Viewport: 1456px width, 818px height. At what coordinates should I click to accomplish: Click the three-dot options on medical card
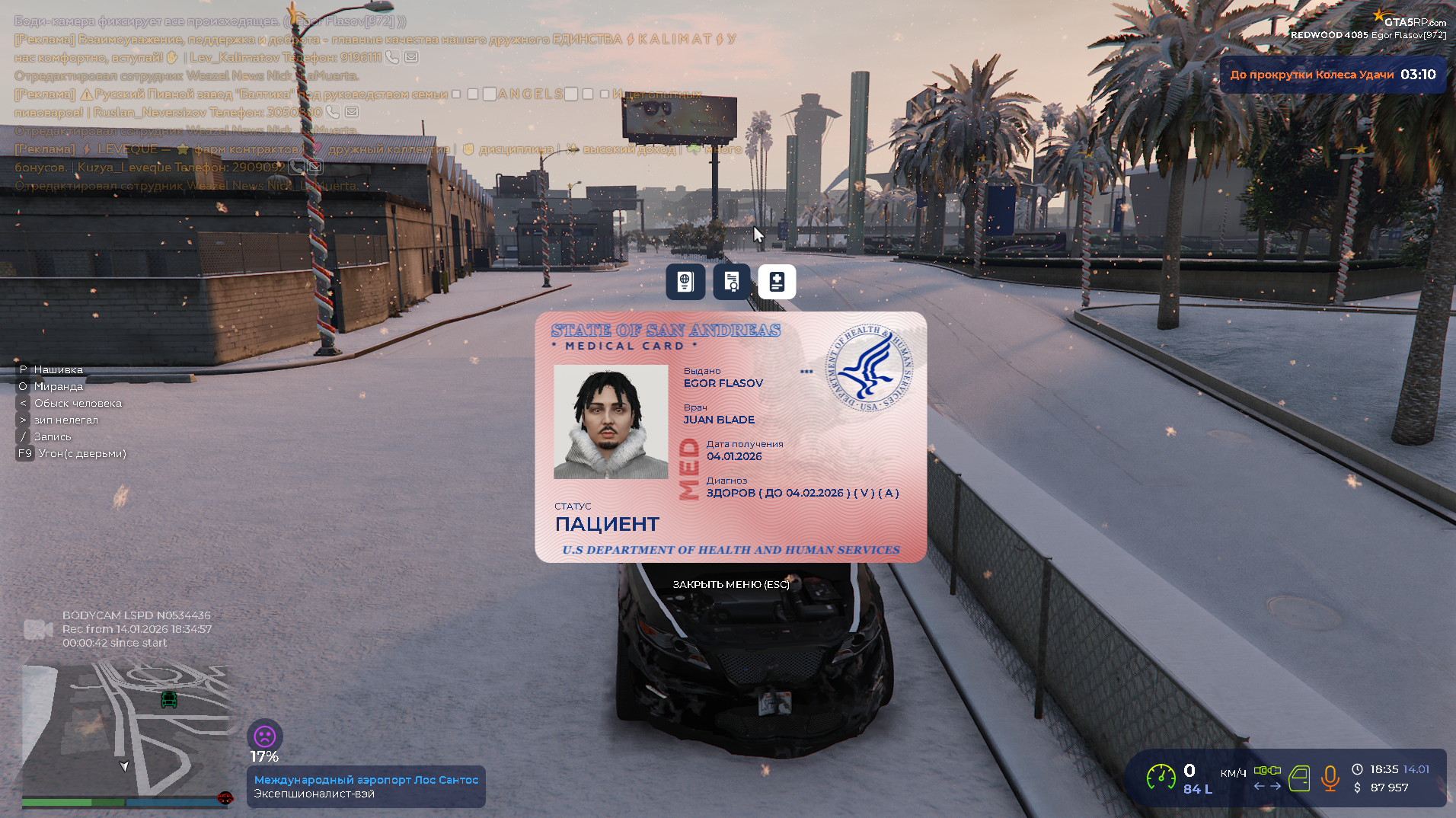tap(806, 372)
